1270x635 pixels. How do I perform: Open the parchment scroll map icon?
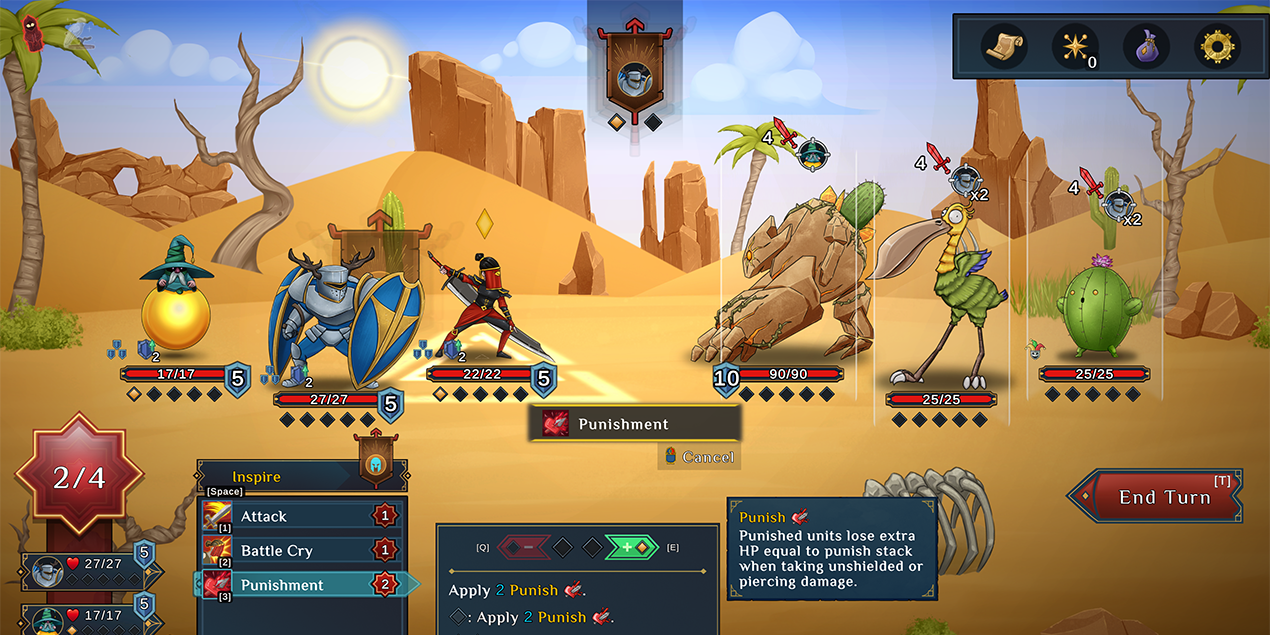coord(1003,46)
